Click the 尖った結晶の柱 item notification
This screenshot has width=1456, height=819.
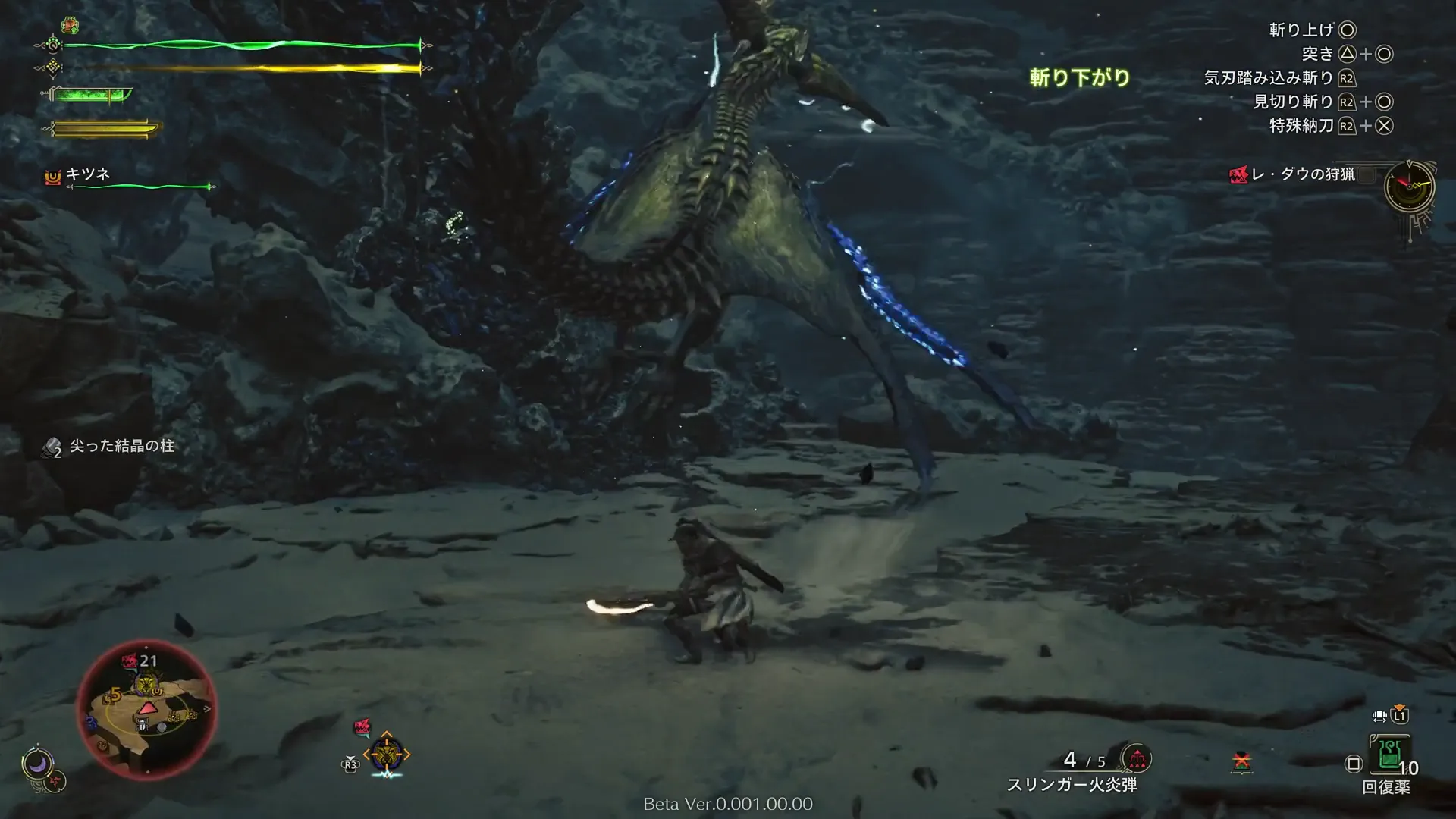[121, 446]
